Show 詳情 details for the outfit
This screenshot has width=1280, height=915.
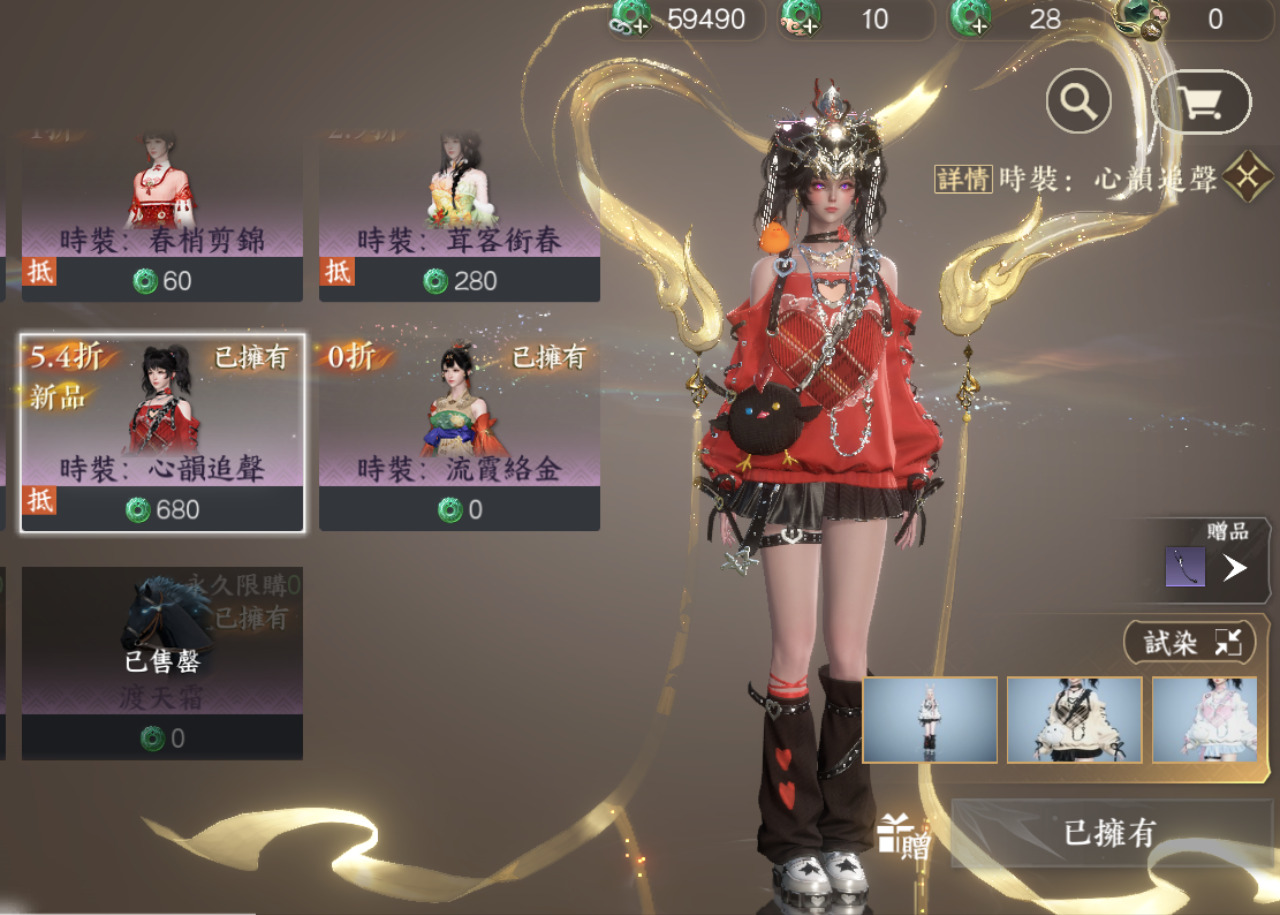pyautogui.click(x=964, y=179)
